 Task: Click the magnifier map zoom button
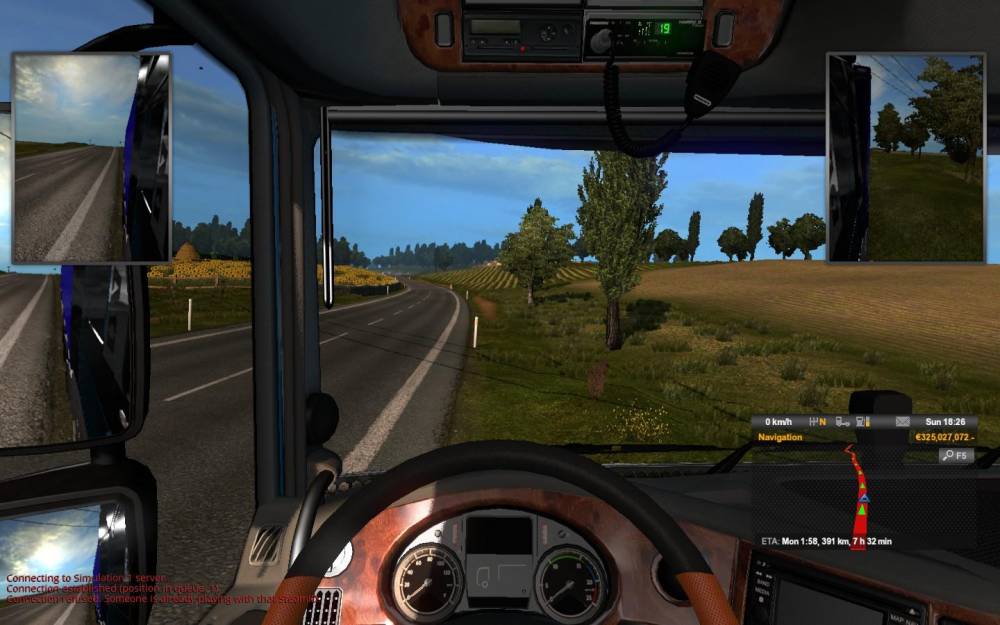click(955, 455)
